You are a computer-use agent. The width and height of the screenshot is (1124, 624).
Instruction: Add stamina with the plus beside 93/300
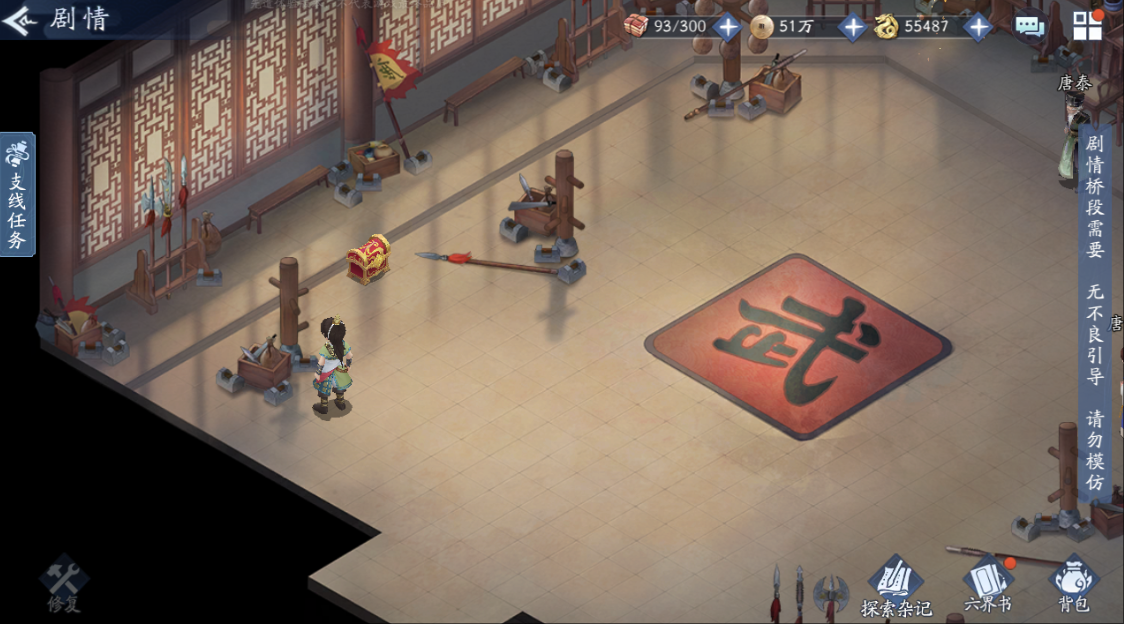click(x=727, y=27)
